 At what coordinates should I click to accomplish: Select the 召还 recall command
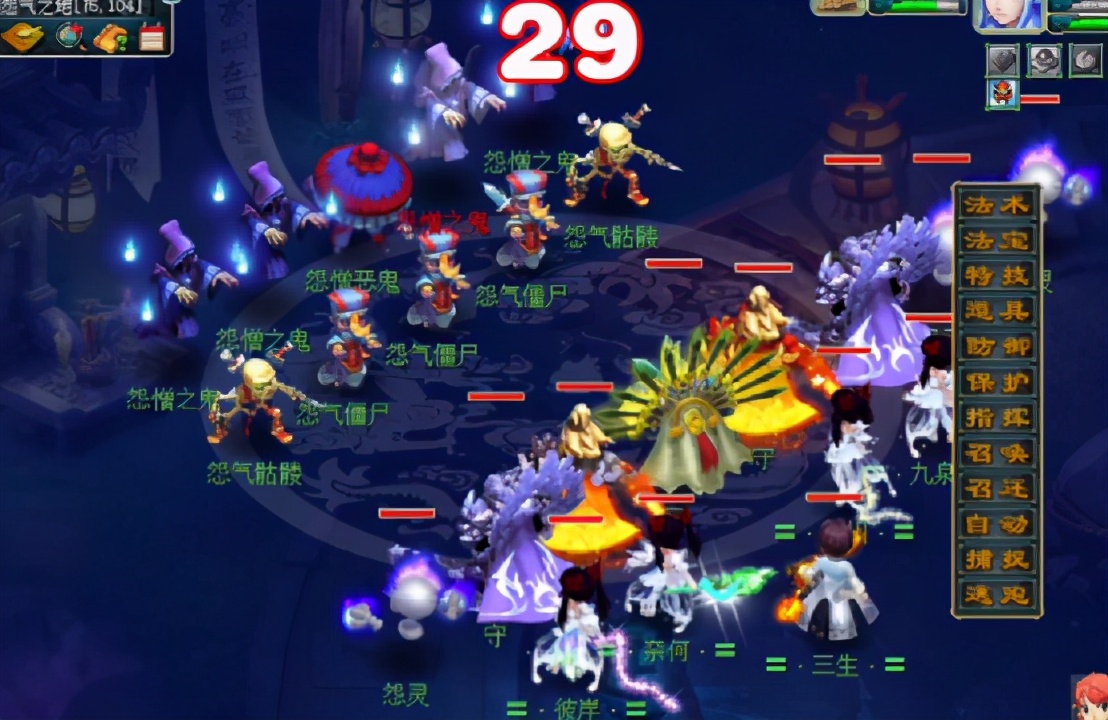coord(996,488)
